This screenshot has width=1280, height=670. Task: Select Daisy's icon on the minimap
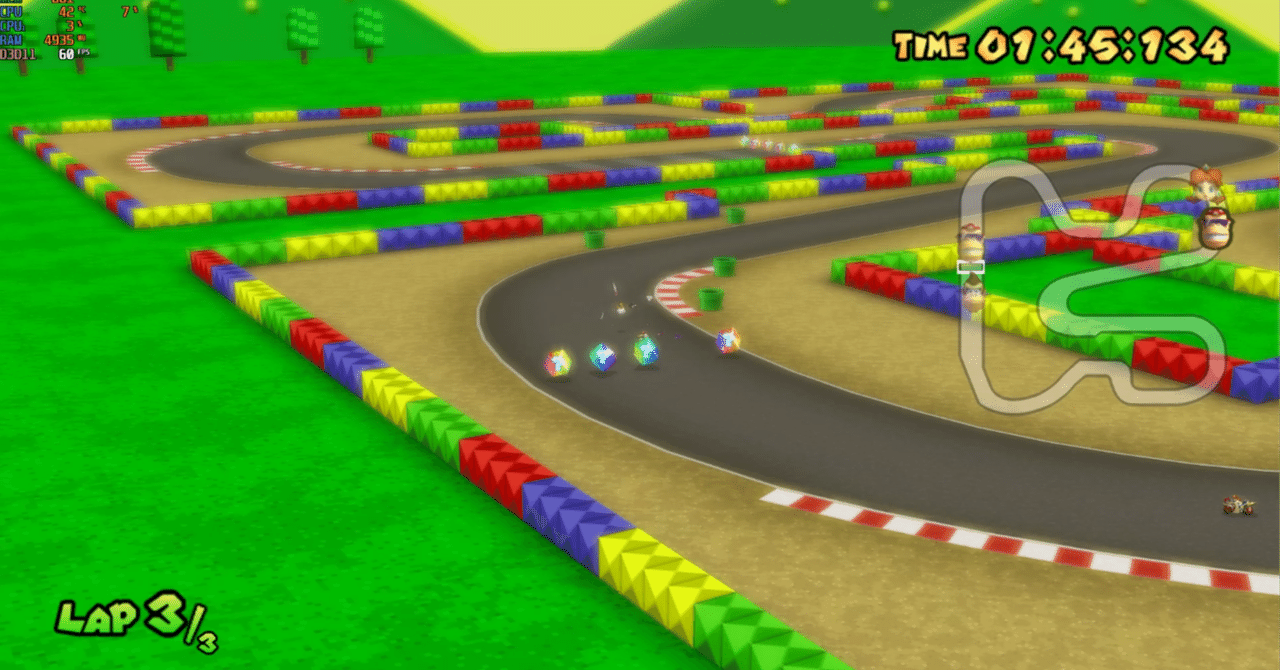(x=1205, y=184)
